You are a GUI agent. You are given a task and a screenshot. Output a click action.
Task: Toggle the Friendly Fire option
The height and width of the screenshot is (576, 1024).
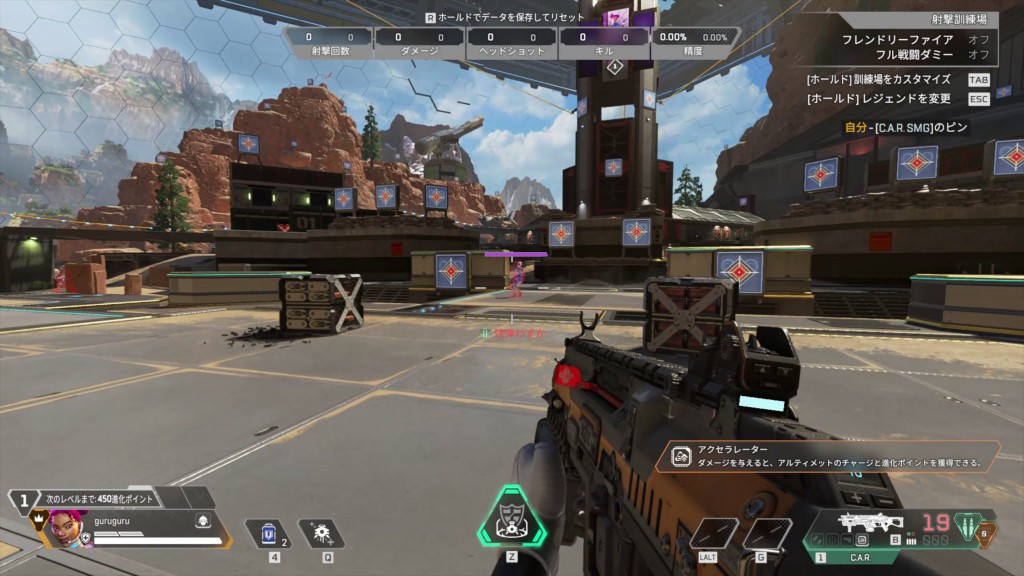913,39
